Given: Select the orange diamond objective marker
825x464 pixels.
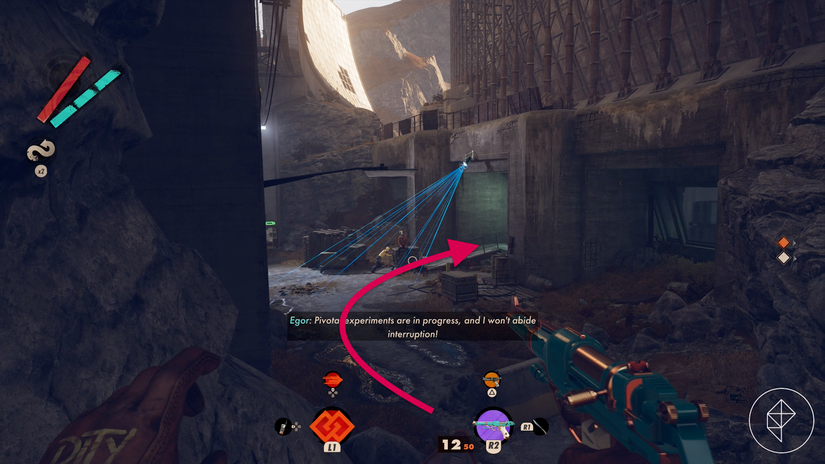Looking at the screenshot, I should pyautogui.click(x=784, y=241).
